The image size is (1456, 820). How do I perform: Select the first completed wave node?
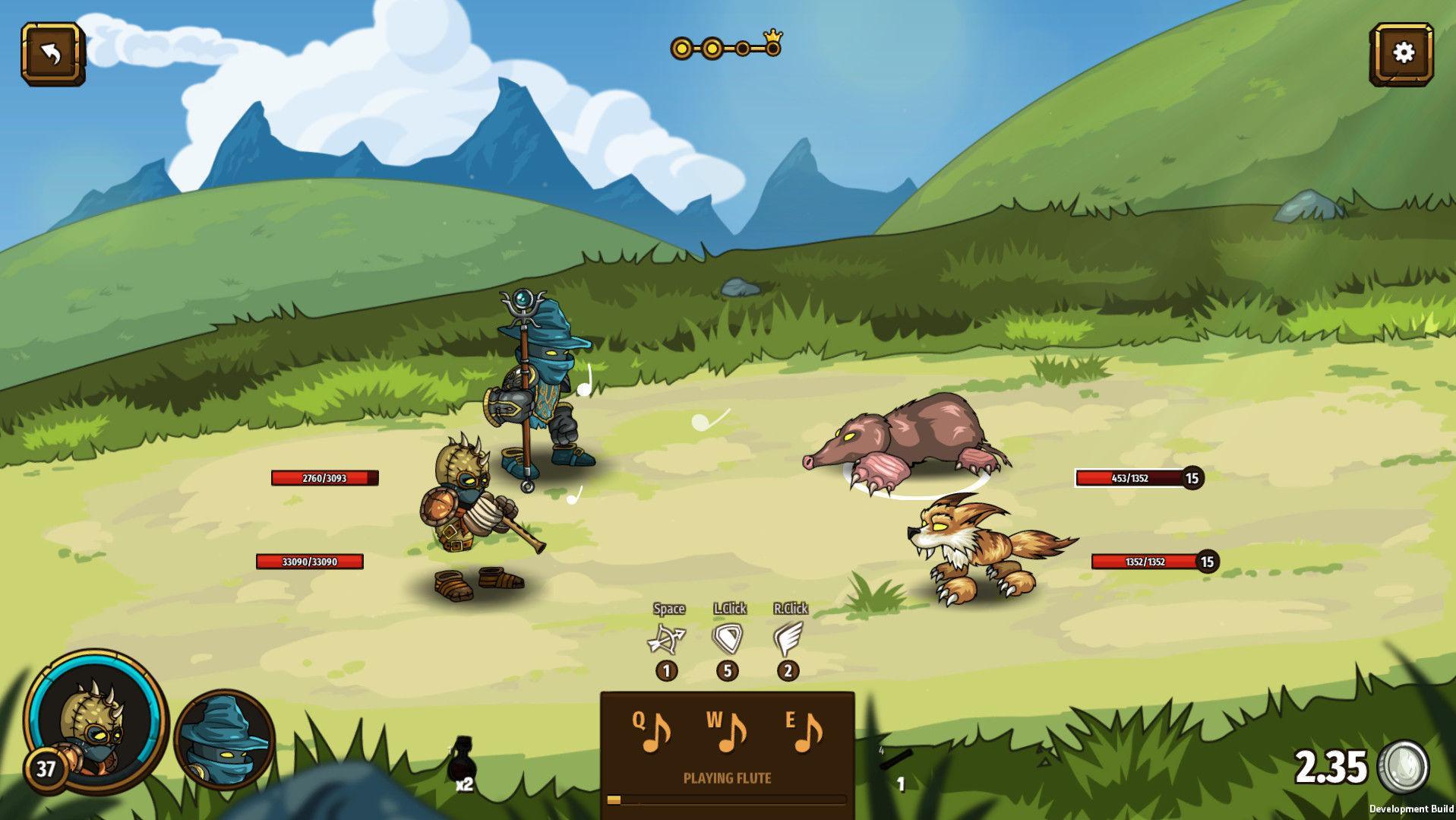click(x=683, y=49)
